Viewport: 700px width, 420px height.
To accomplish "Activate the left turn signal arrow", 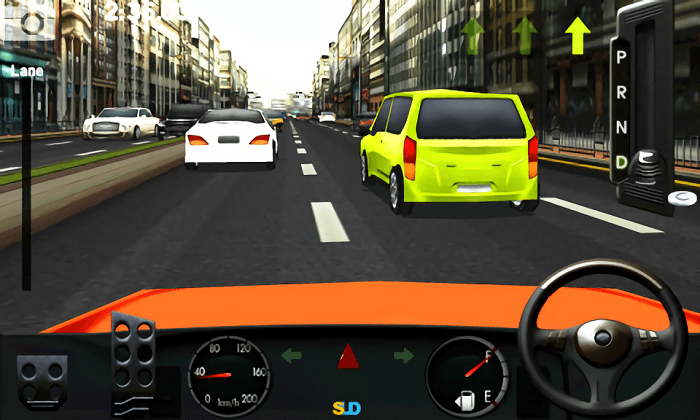I will [x=291, y=355].
